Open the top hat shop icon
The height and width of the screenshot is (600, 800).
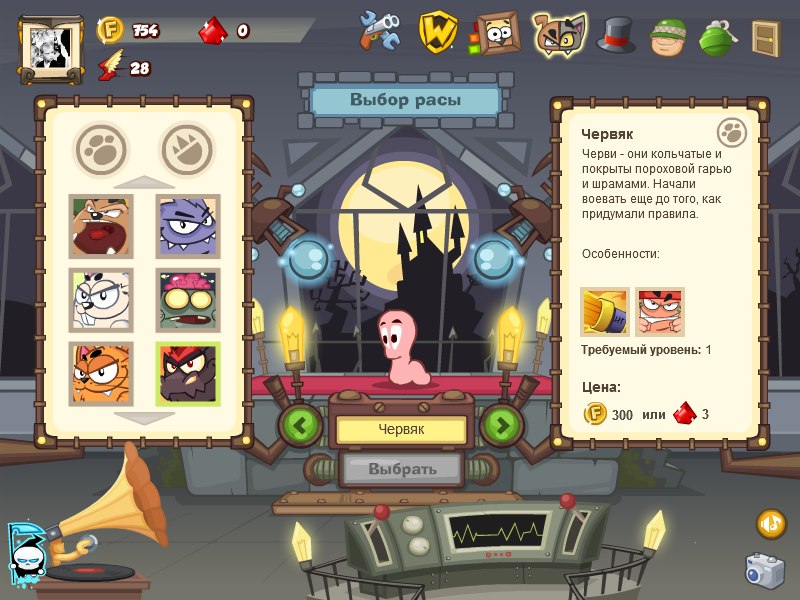(616, 33)
